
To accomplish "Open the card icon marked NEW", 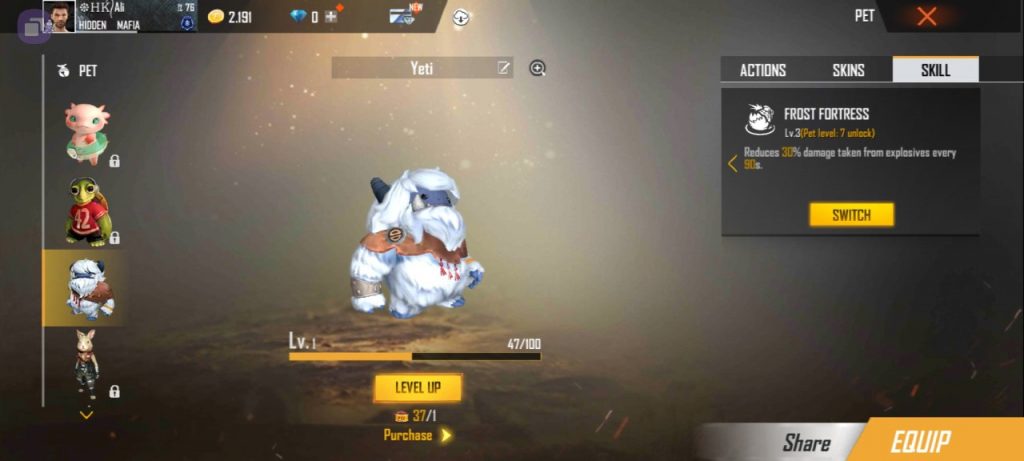I will click(x=404, y=16).
